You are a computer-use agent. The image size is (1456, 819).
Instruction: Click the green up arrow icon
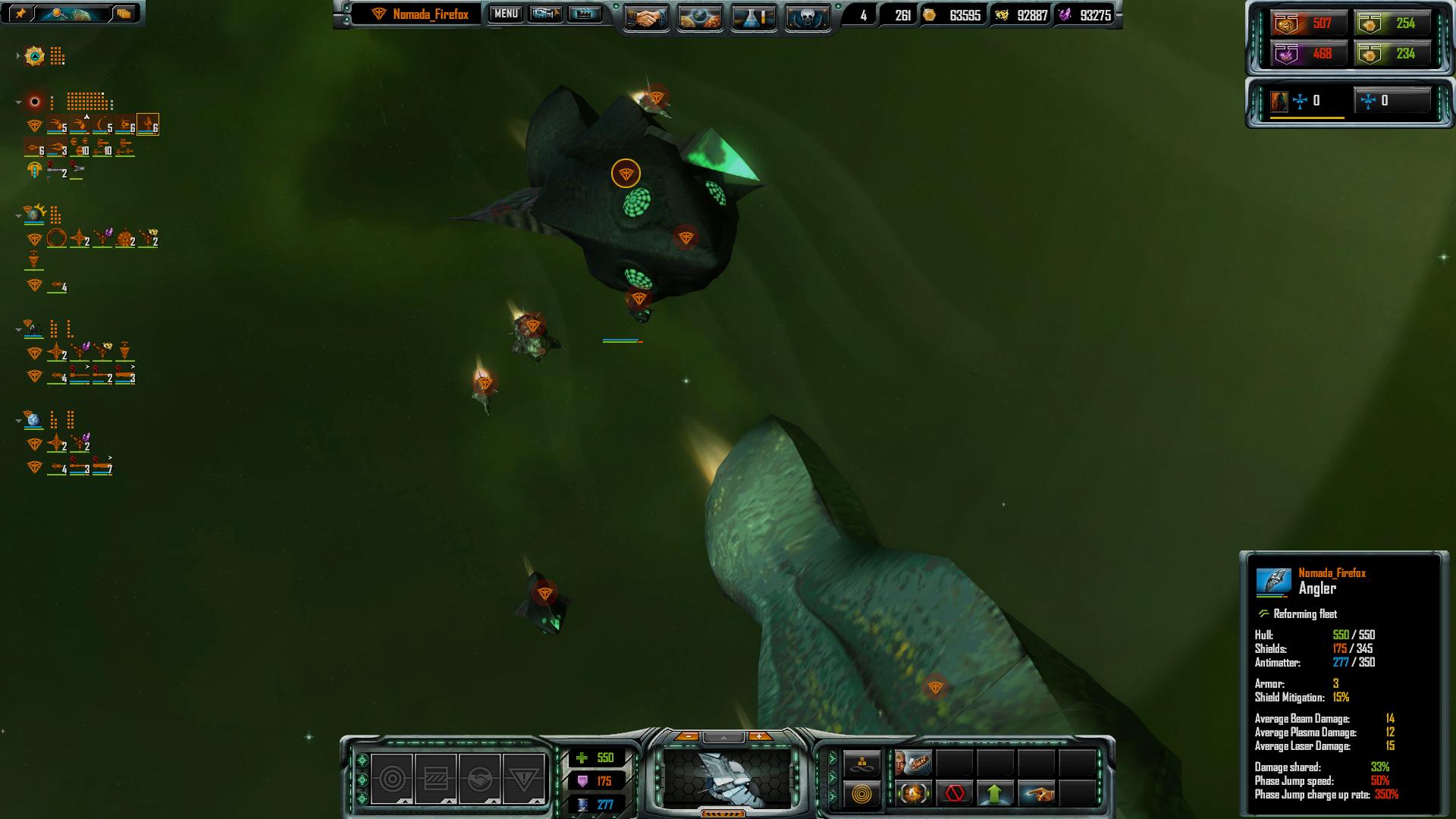995,794
